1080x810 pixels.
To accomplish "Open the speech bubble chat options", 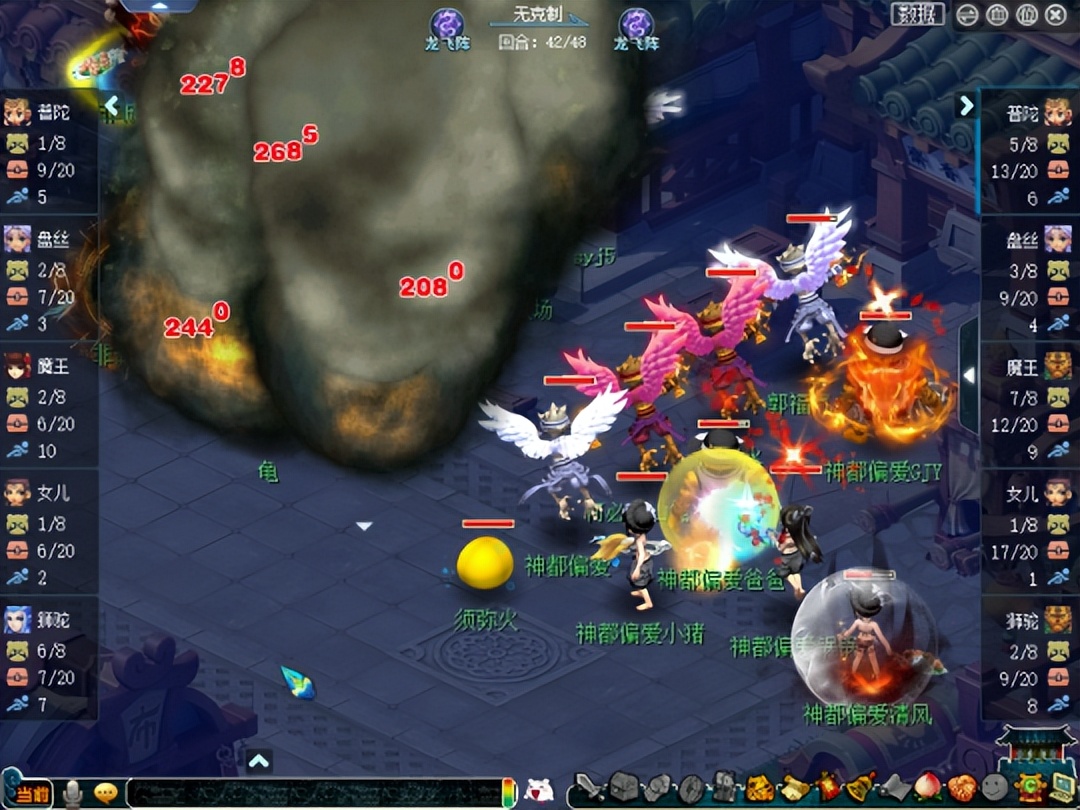I will coord(105,793).
